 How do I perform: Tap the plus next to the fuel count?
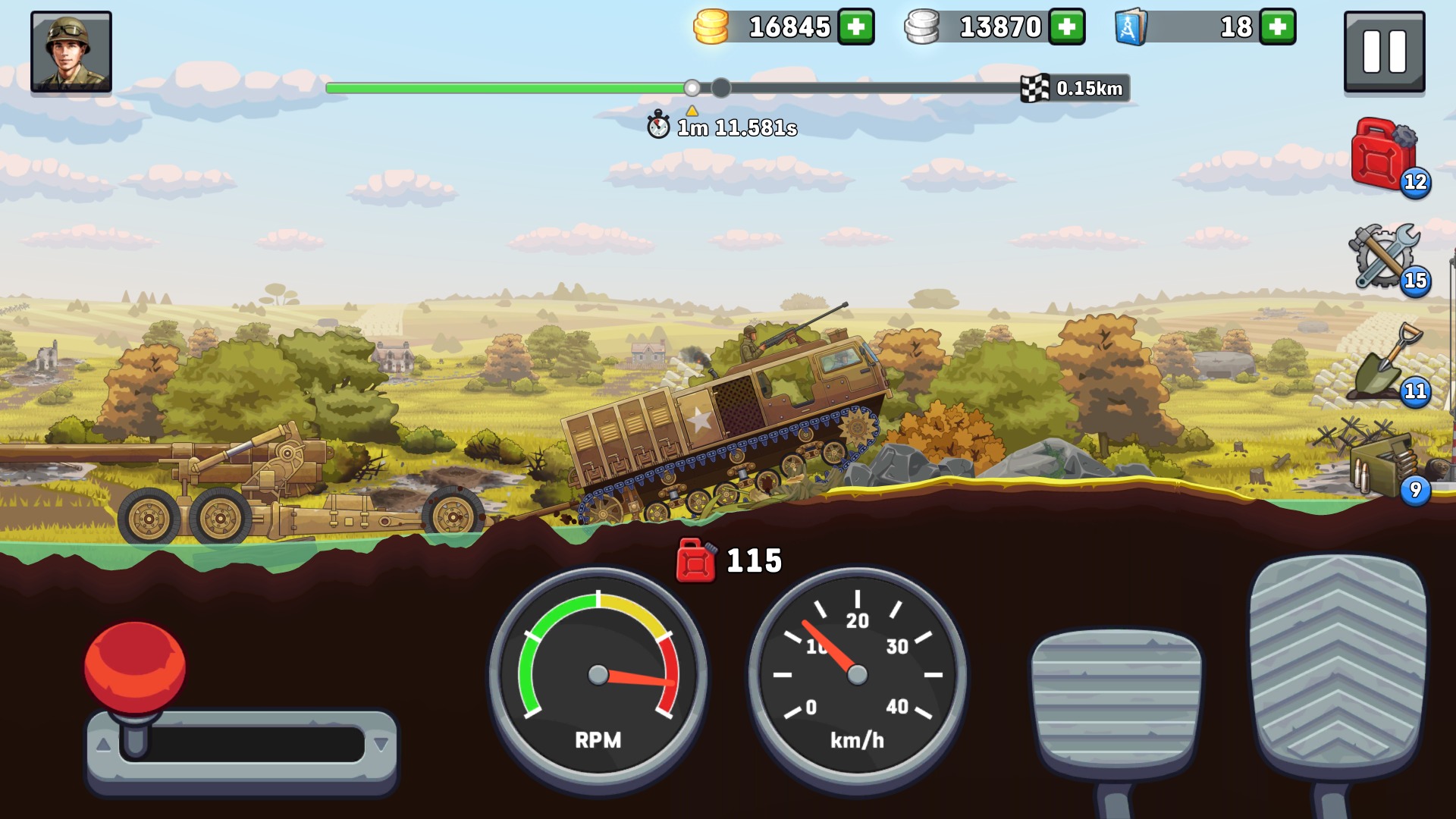pyautogui.click(x=1277, y=27)
